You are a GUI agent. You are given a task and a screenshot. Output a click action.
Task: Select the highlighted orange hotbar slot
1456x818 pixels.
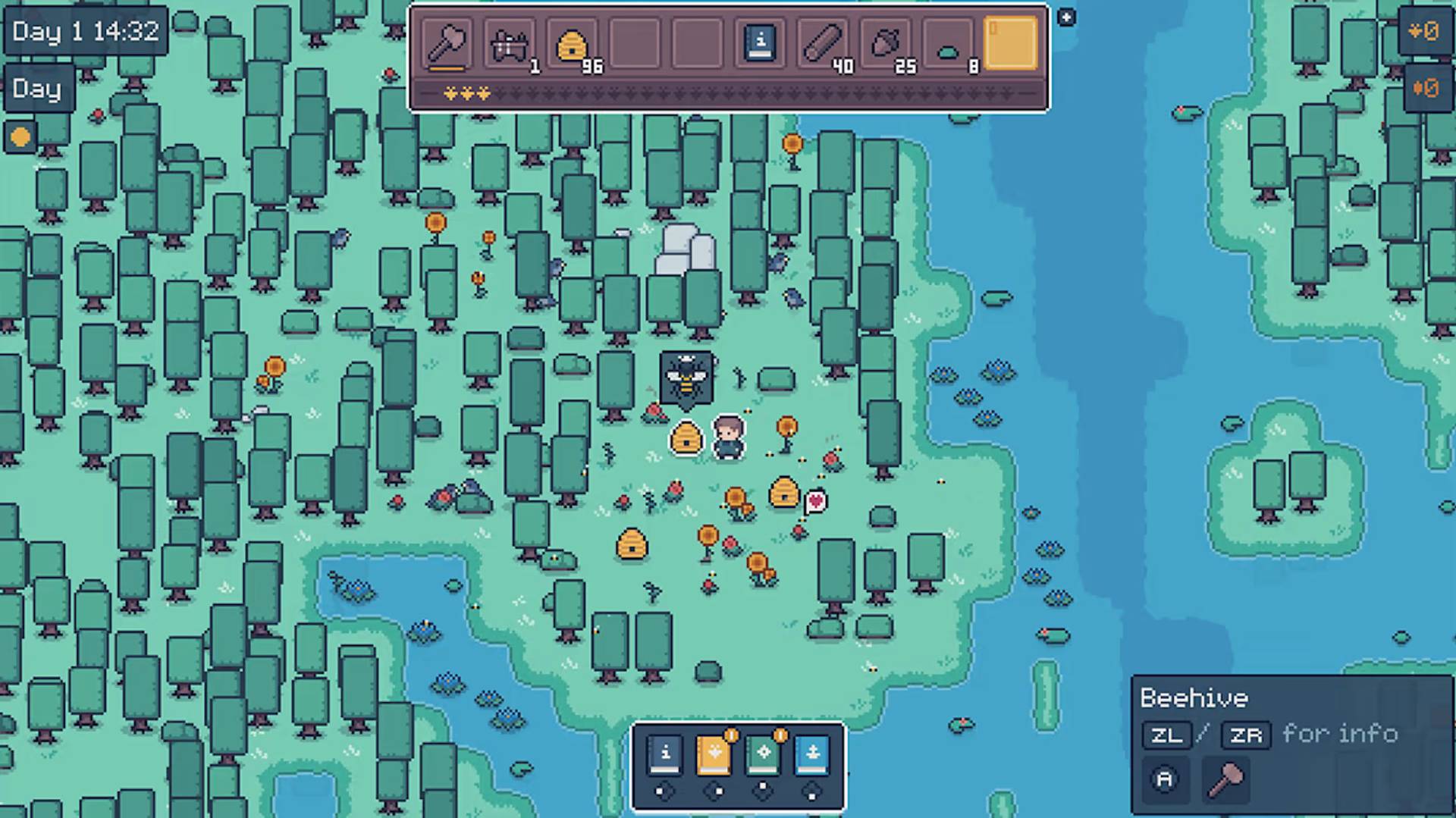[x=1010, y=43]
